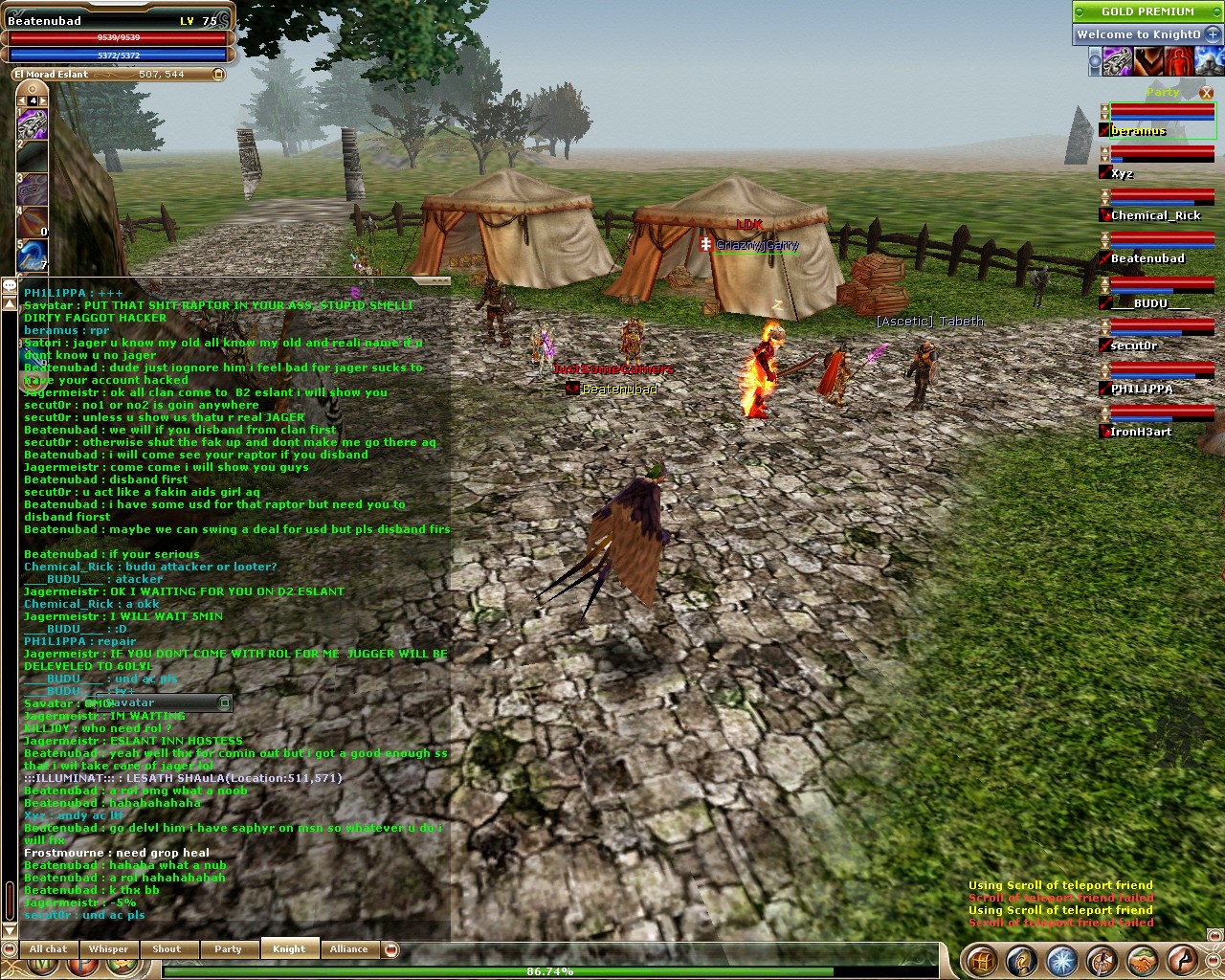Close the Party panel with the X
1225x980 pixels.
[x=1205, y=93]
